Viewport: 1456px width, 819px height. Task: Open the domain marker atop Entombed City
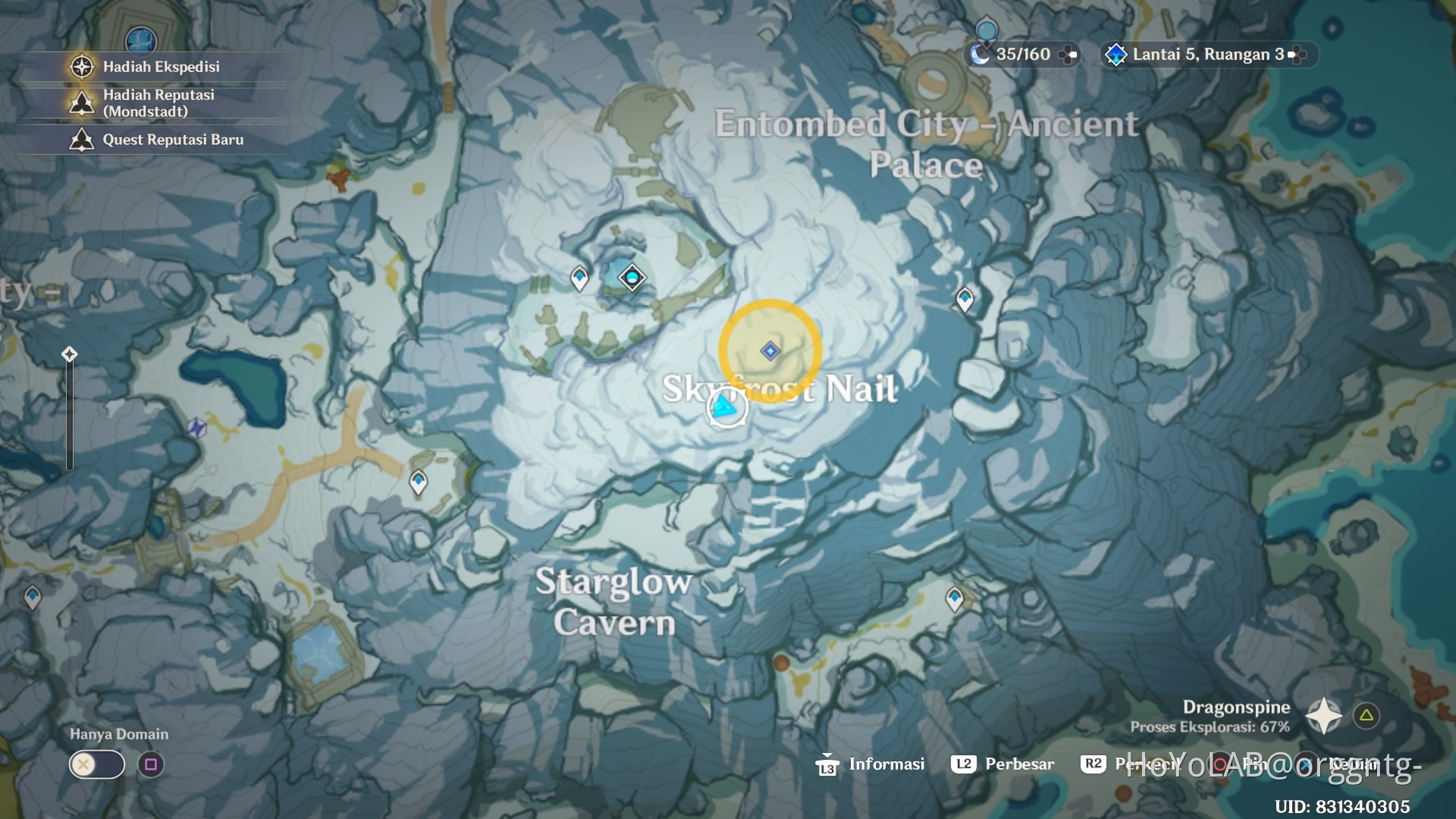(x=632, y=278)
